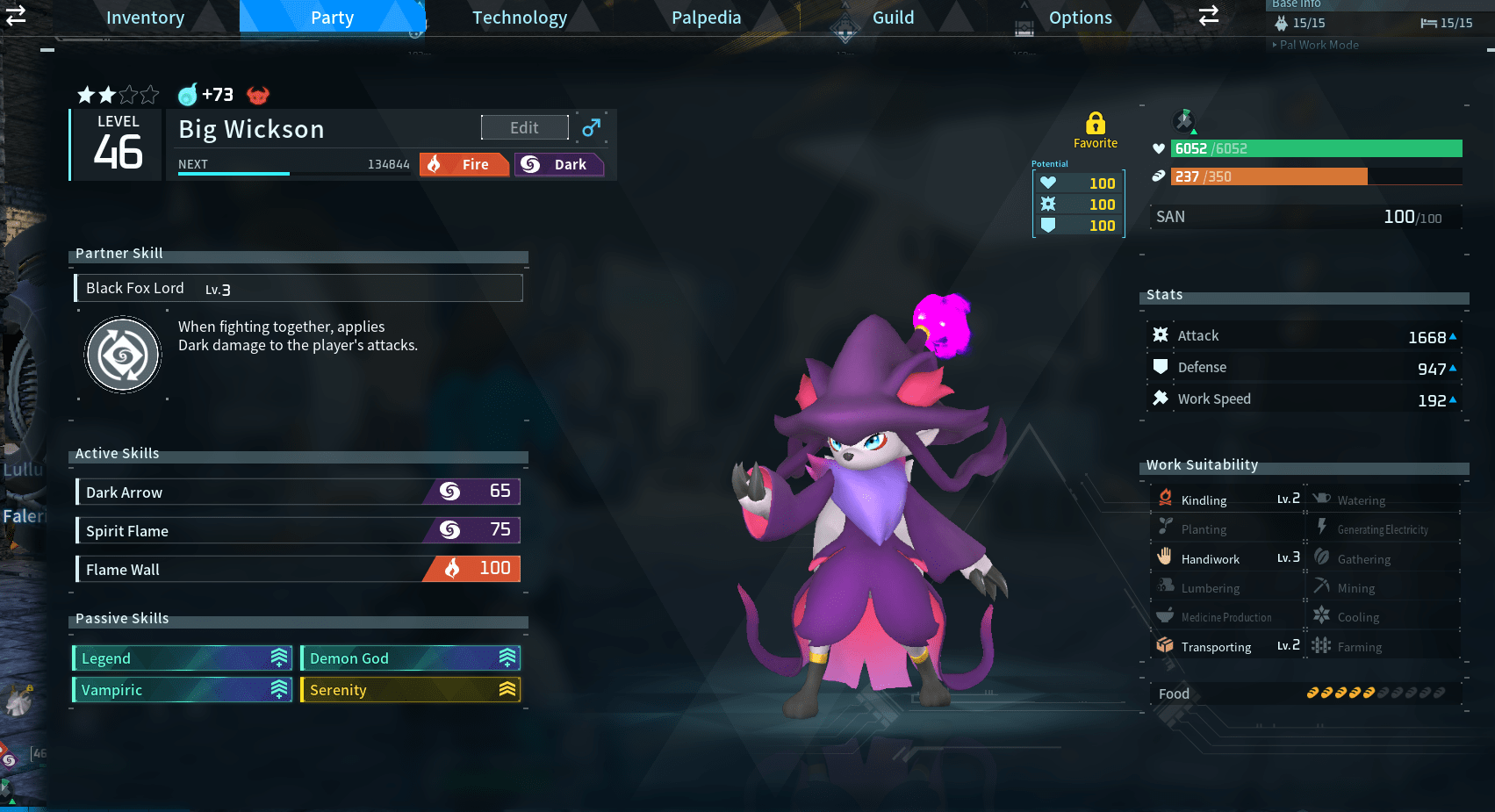Toggle the Favorite lock icon

[x=1095, y=124]
